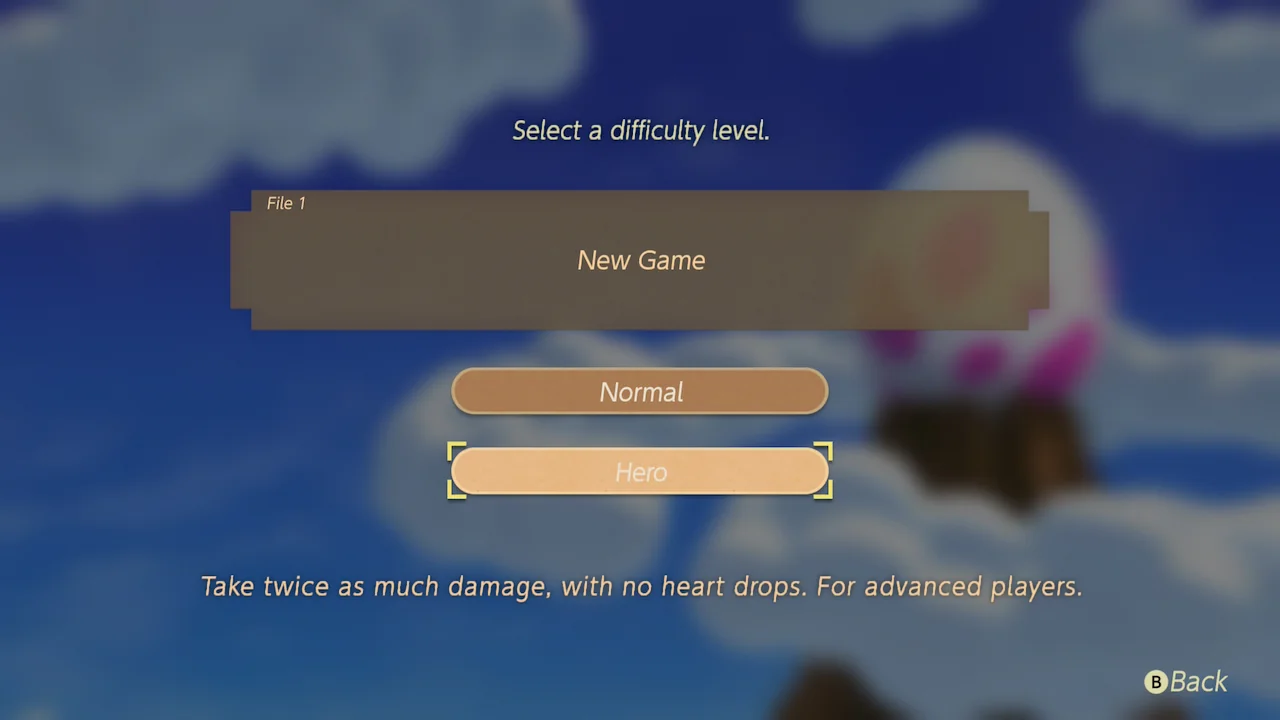The width and height of the screenshot is (1280, 720).
Task: Click the Back label to return
Action: click(x=1200, y=682)
